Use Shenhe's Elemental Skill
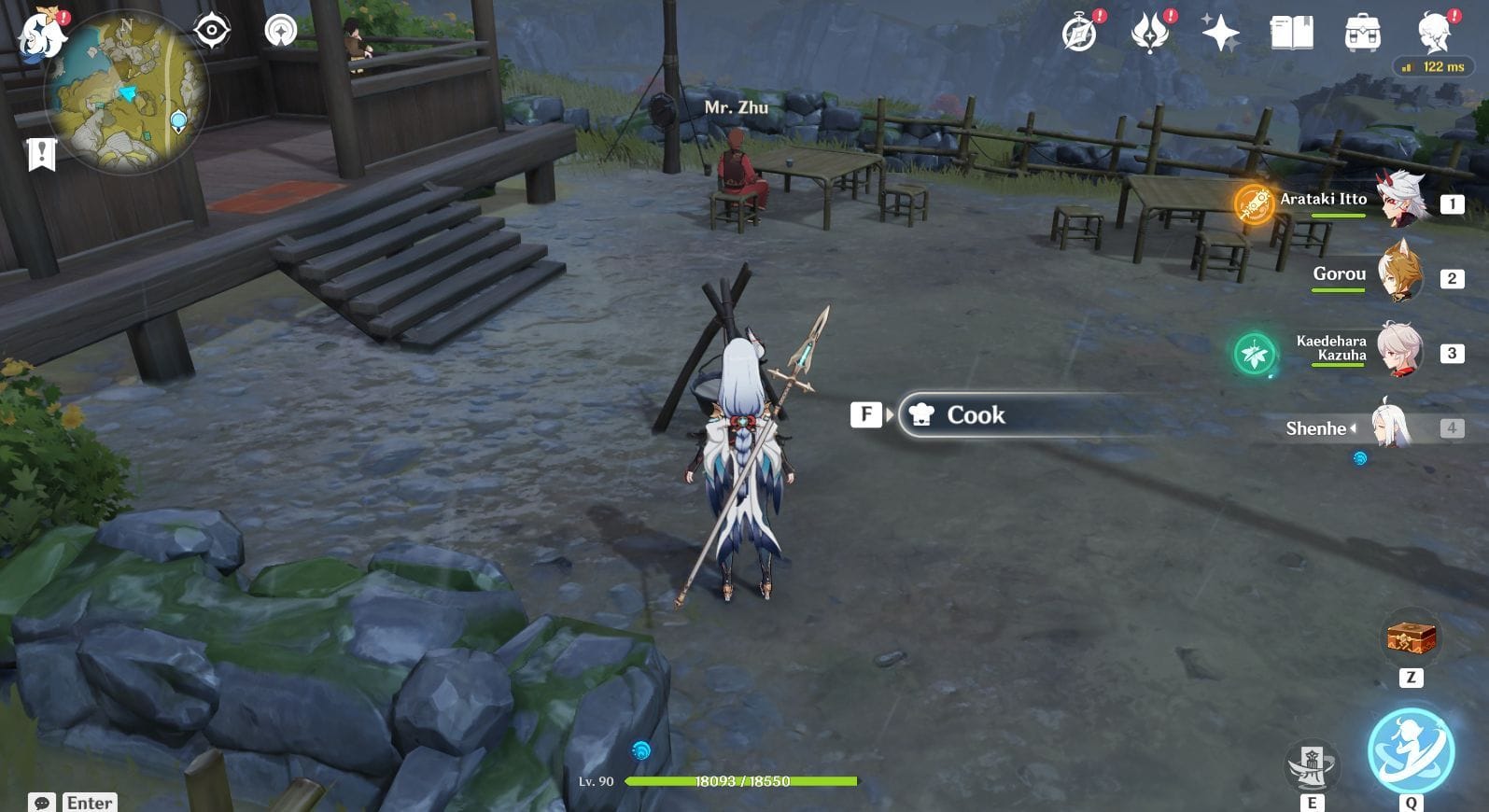1489x812 pixels. click(x=1312, y=767)
